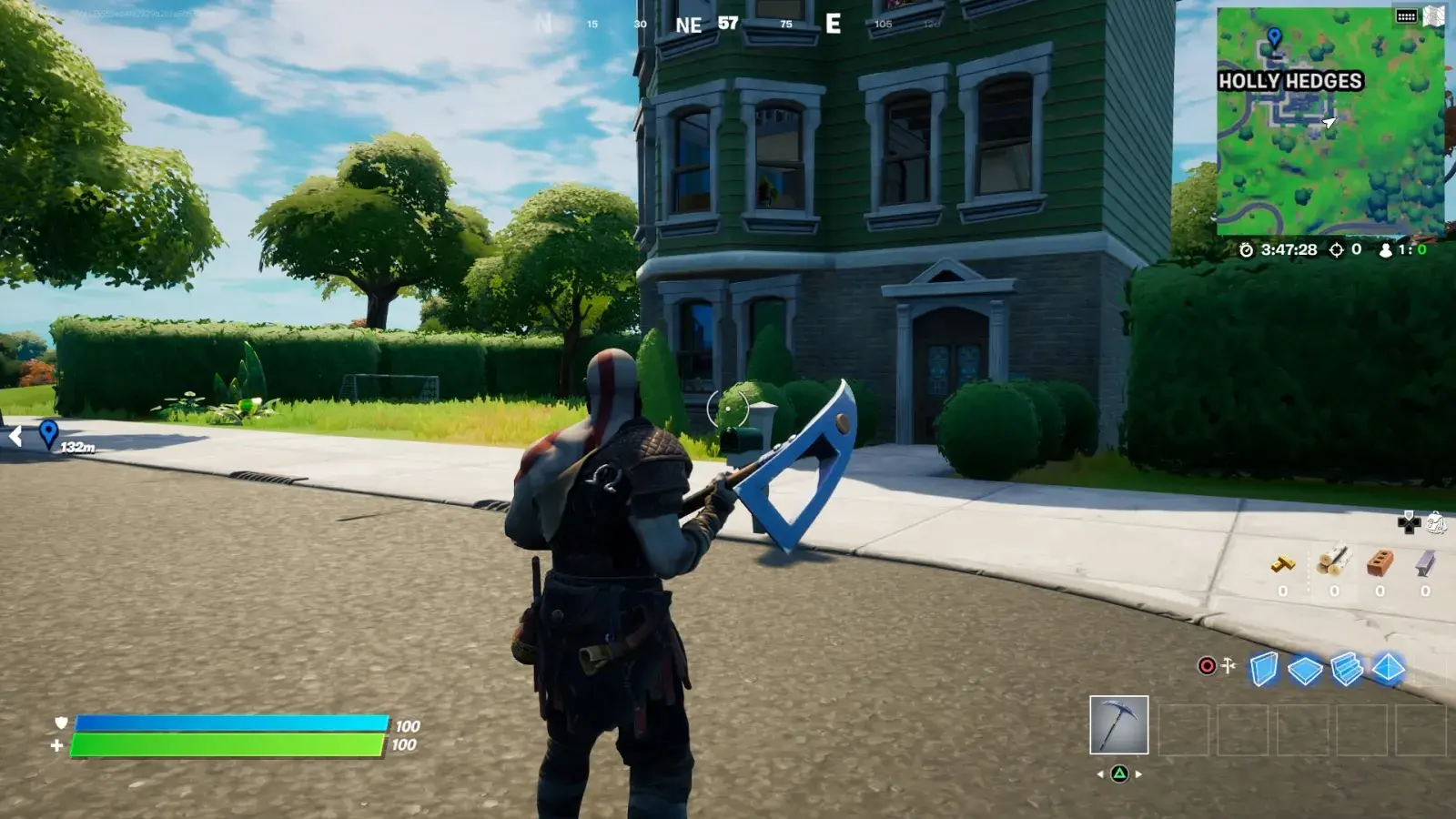The height and width of the screenshot is (819, 1456).
Task: Select the roof building piece icon
Action: pyautogui.click(x=1388, y=667)
